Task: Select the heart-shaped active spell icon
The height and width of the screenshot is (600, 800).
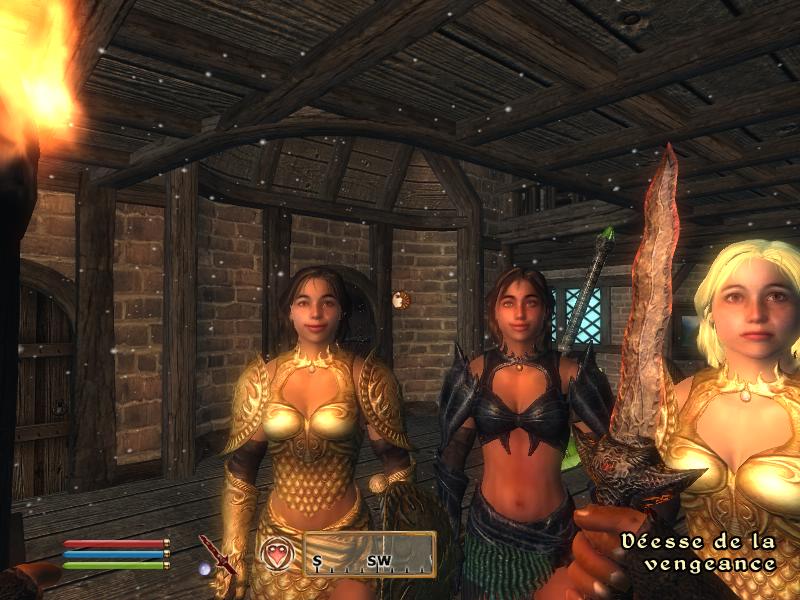Action: pos(276,554)
